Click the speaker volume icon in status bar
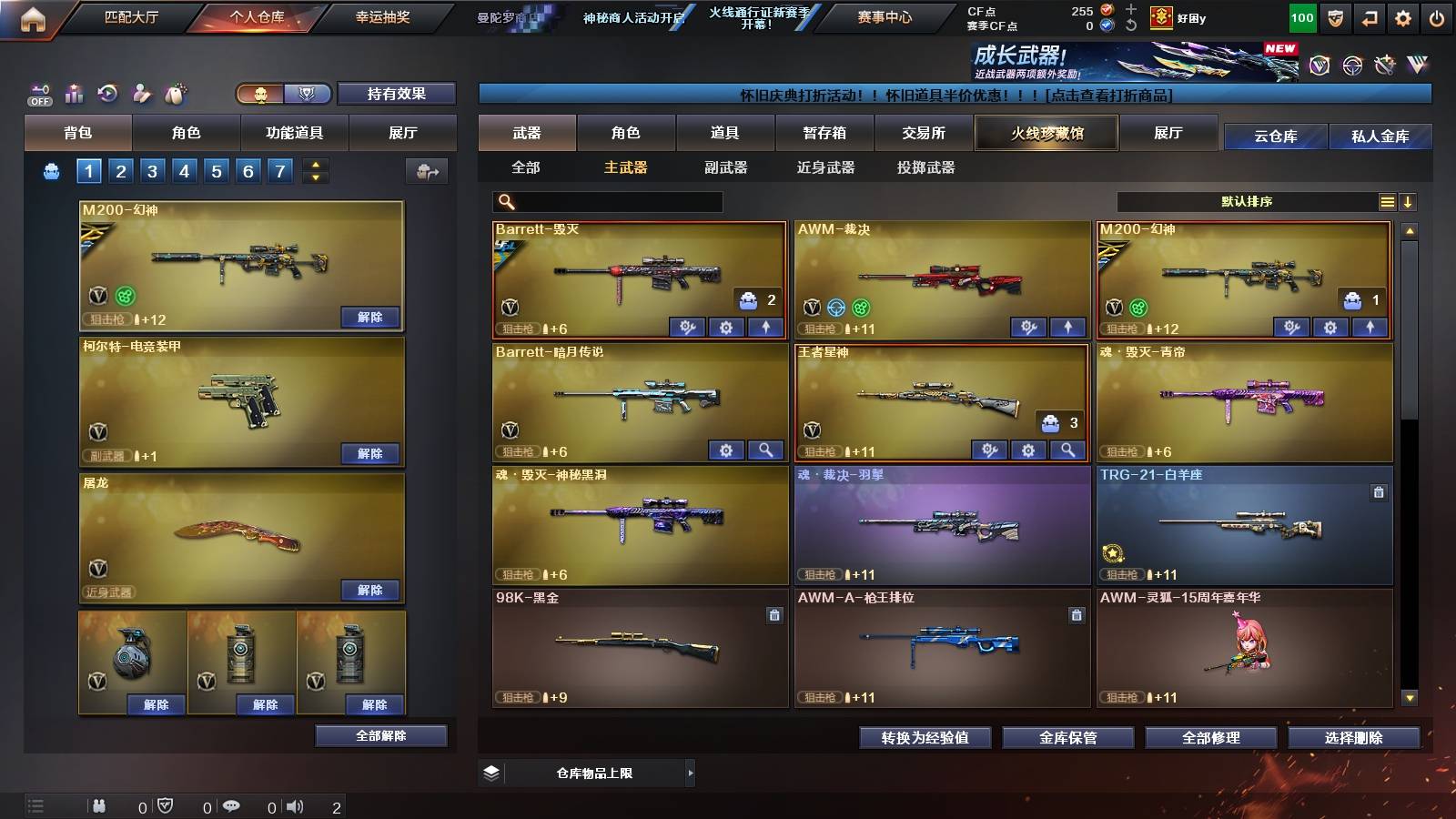Image resolution: width=1456 pixels, height=819 pixels. pyautogui.click(x=293, y=805)
